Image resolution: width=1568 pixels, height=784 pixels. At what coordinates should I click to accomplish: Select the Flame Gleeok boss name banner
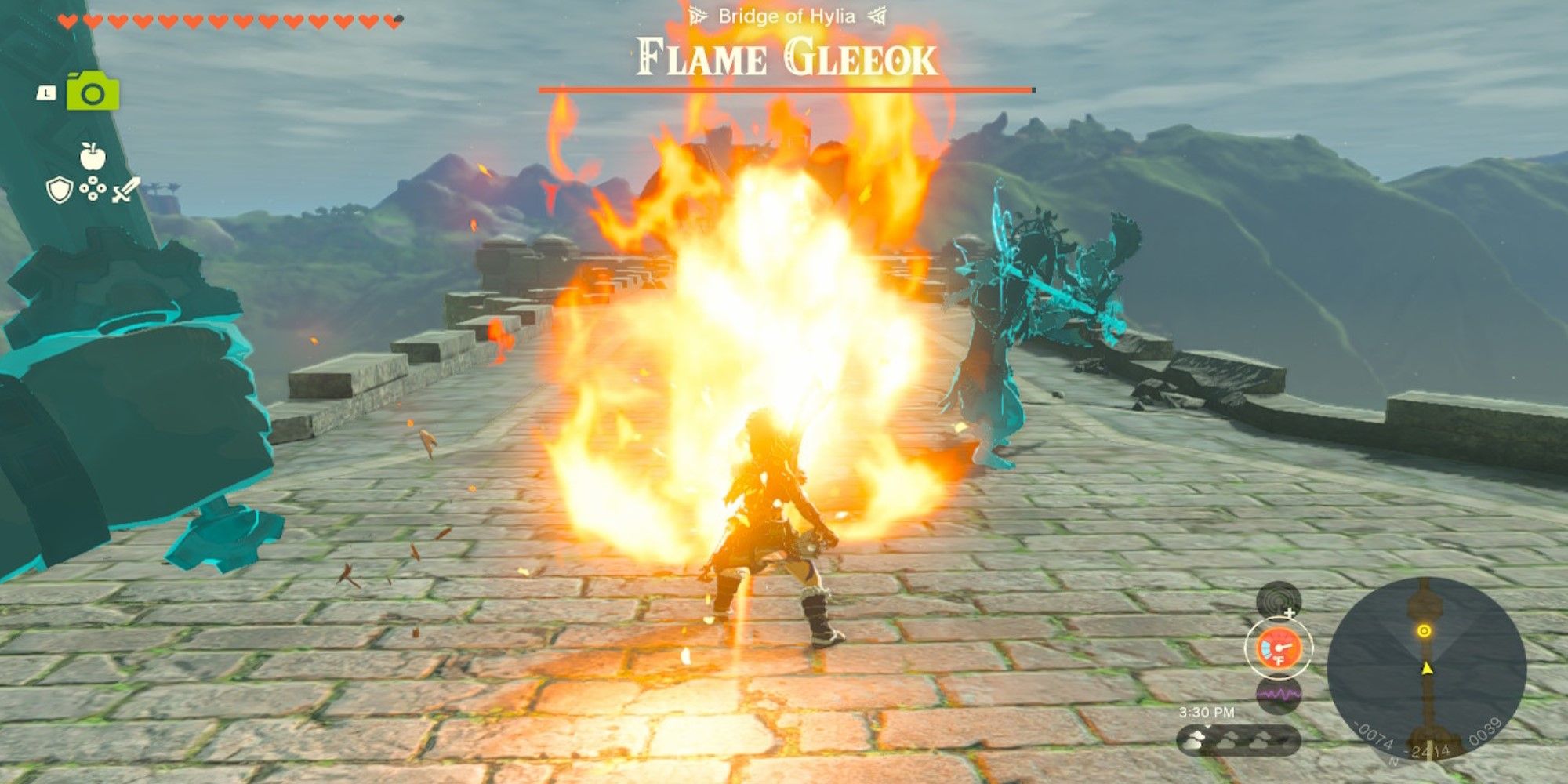[x=782, y=56]
